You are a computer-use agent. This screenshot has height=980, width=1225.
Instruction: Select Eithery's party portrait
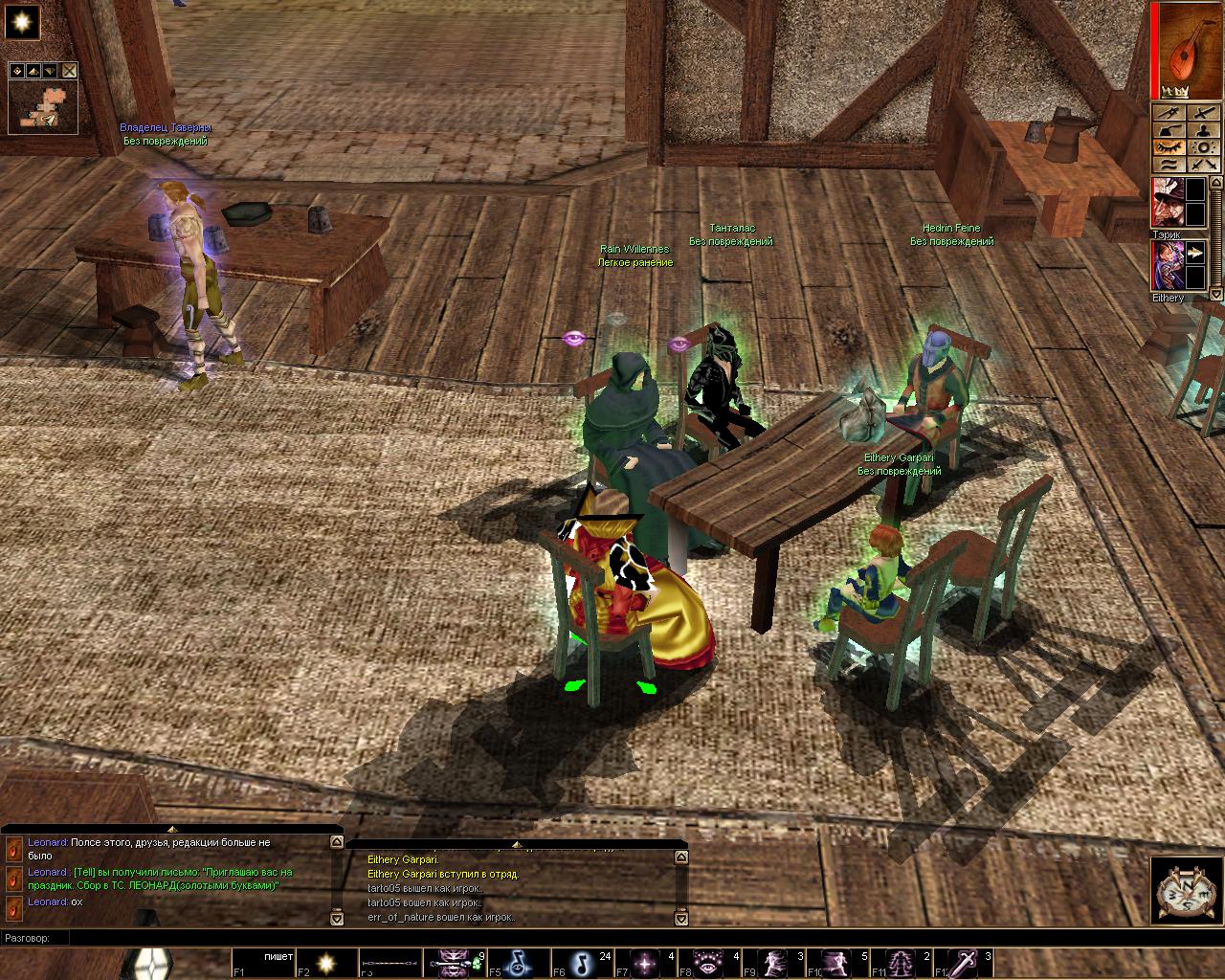pos(1167,265)
